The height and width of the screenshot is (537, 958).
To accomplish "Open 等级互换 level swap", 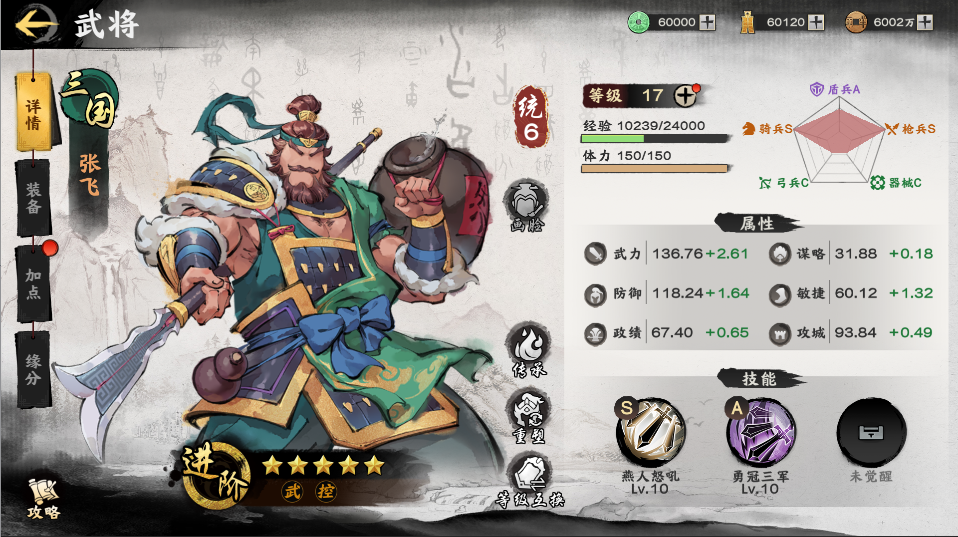I will pos(527,475).
